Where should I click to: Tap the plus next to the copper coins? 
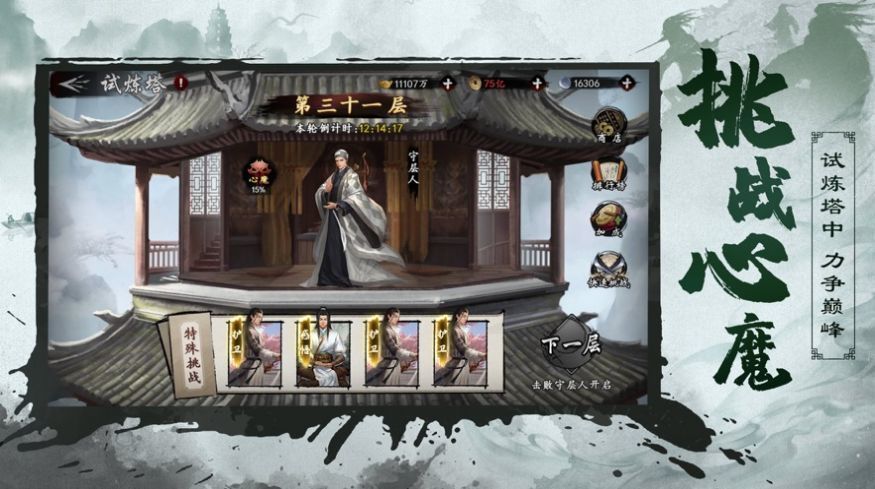point(537,83)
